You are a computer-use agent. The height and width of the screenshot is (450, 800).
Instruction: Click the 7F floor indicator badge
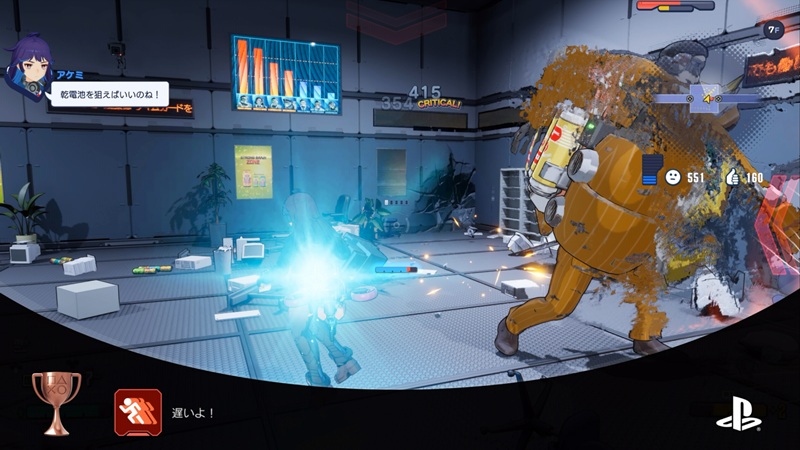coord(773,30)
